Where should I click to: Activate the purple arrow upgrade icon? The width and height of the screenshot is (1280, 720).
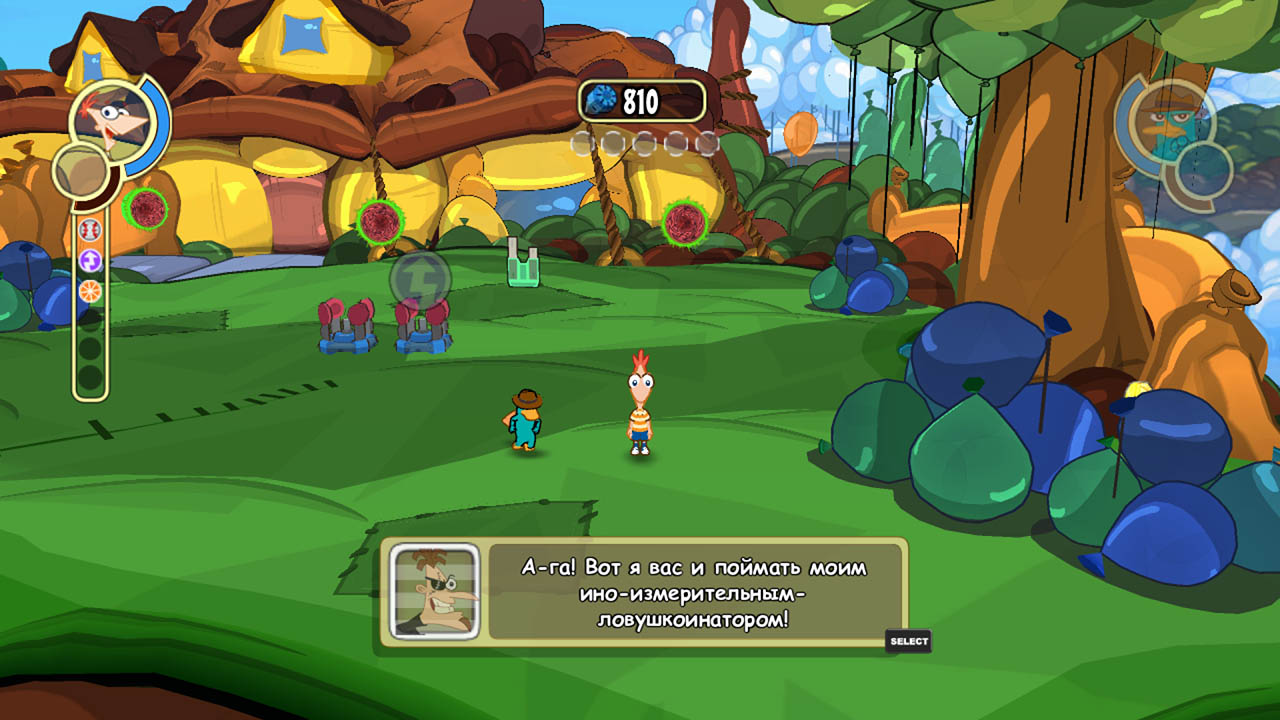(90, 261)
